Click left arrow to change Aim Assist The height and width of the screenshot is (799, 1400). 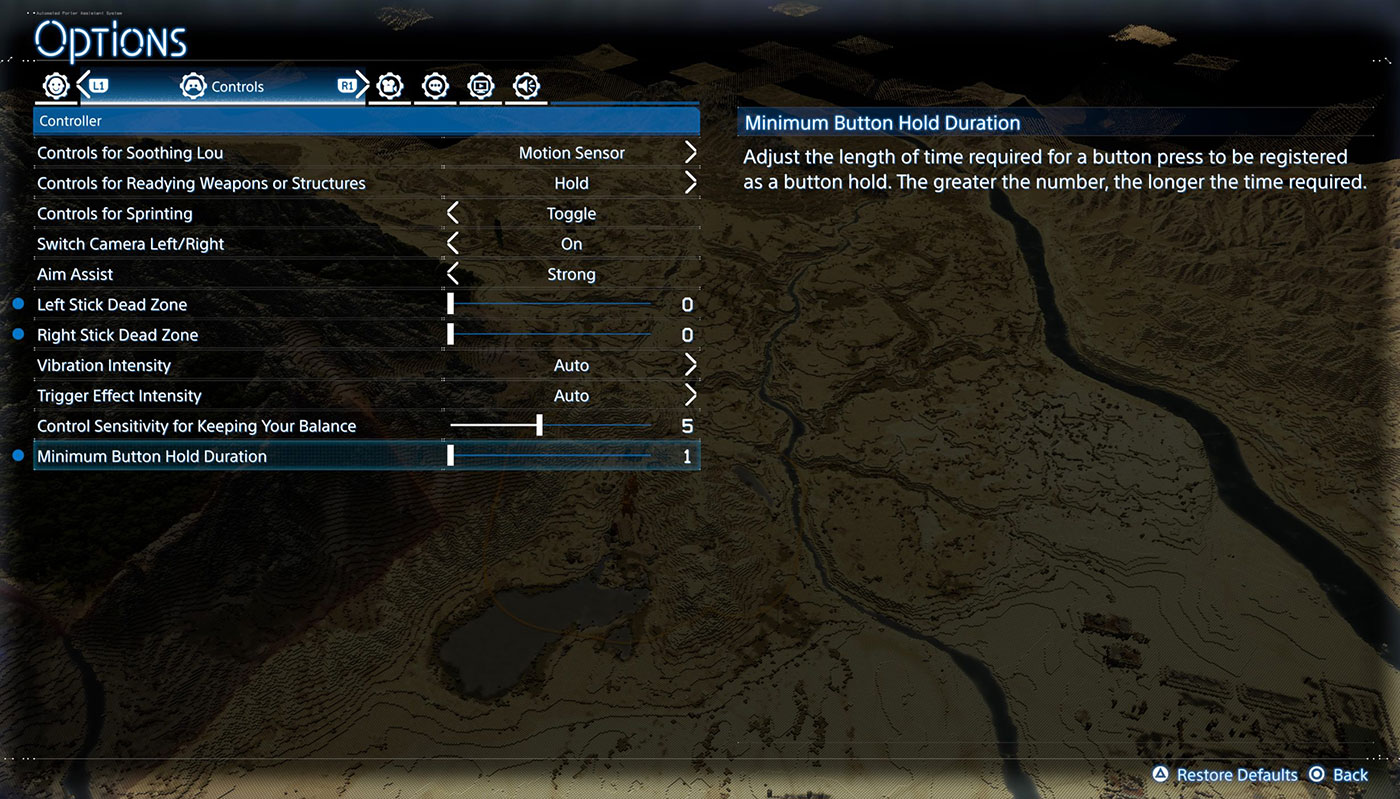coord(453,274)
